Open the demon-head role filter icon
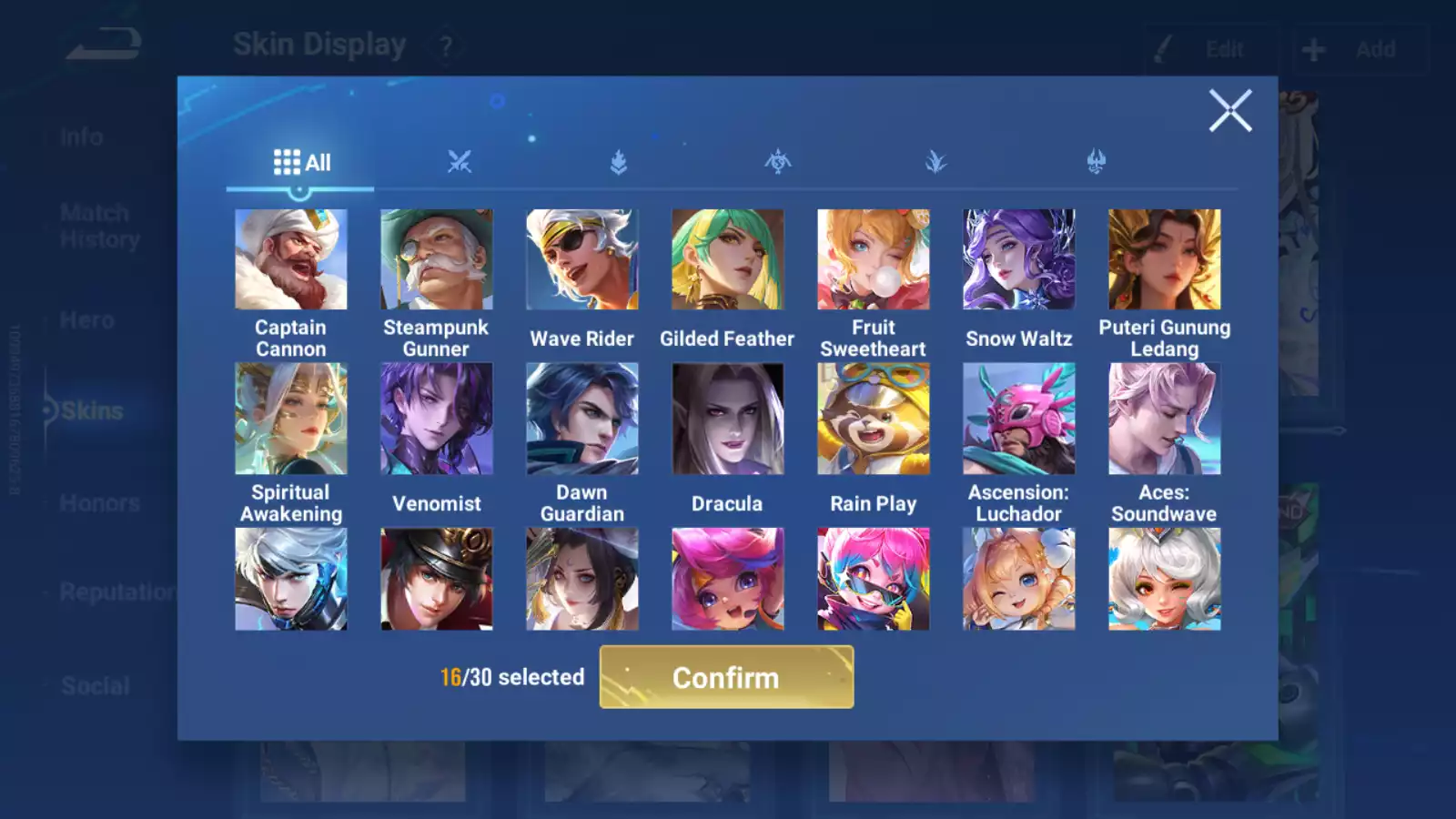Image resolution: width=1456 pixels, height=819 pixels. click(x=1095, y=162)
